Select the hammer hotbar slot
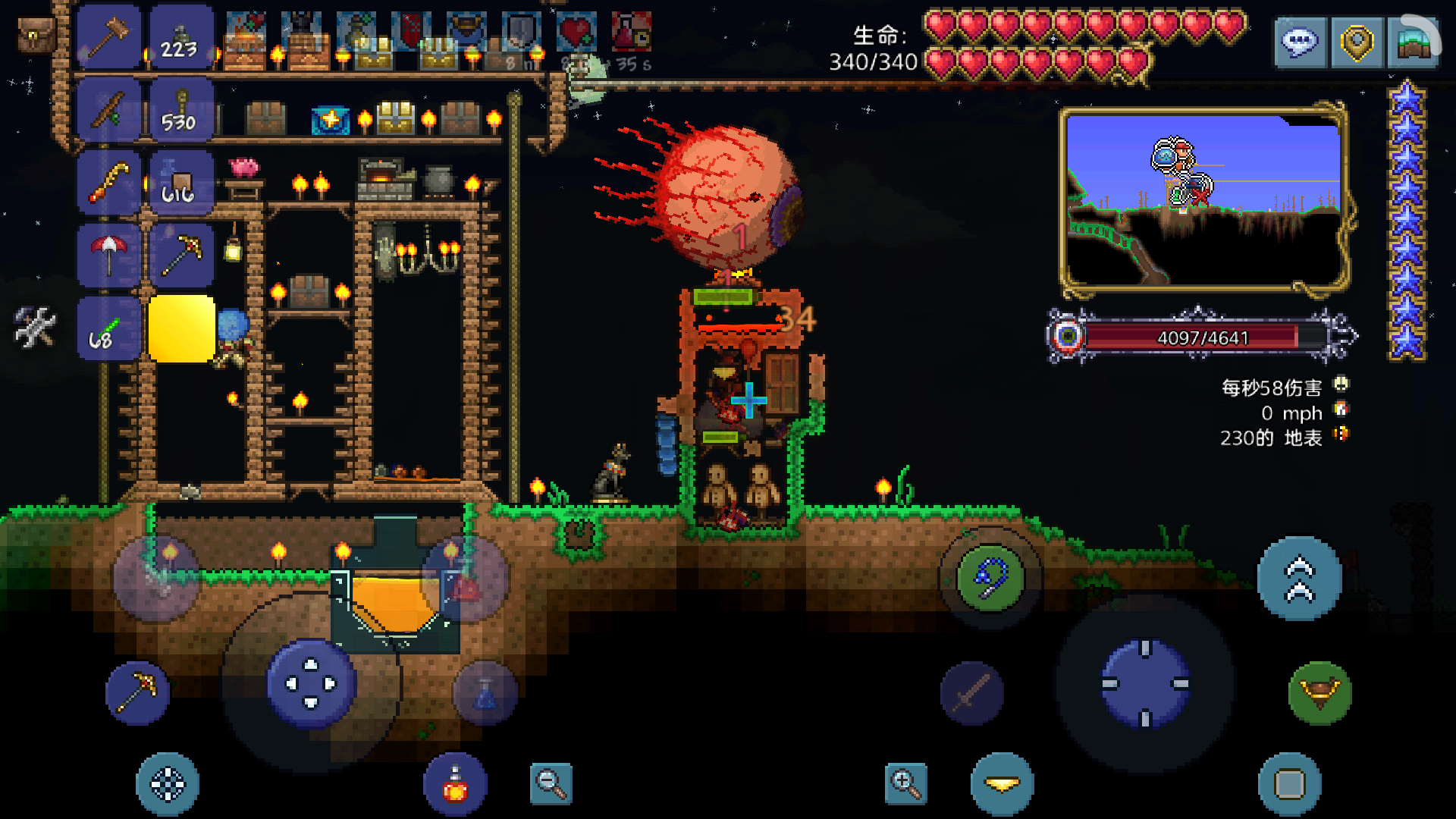 [x=109, y=36]
